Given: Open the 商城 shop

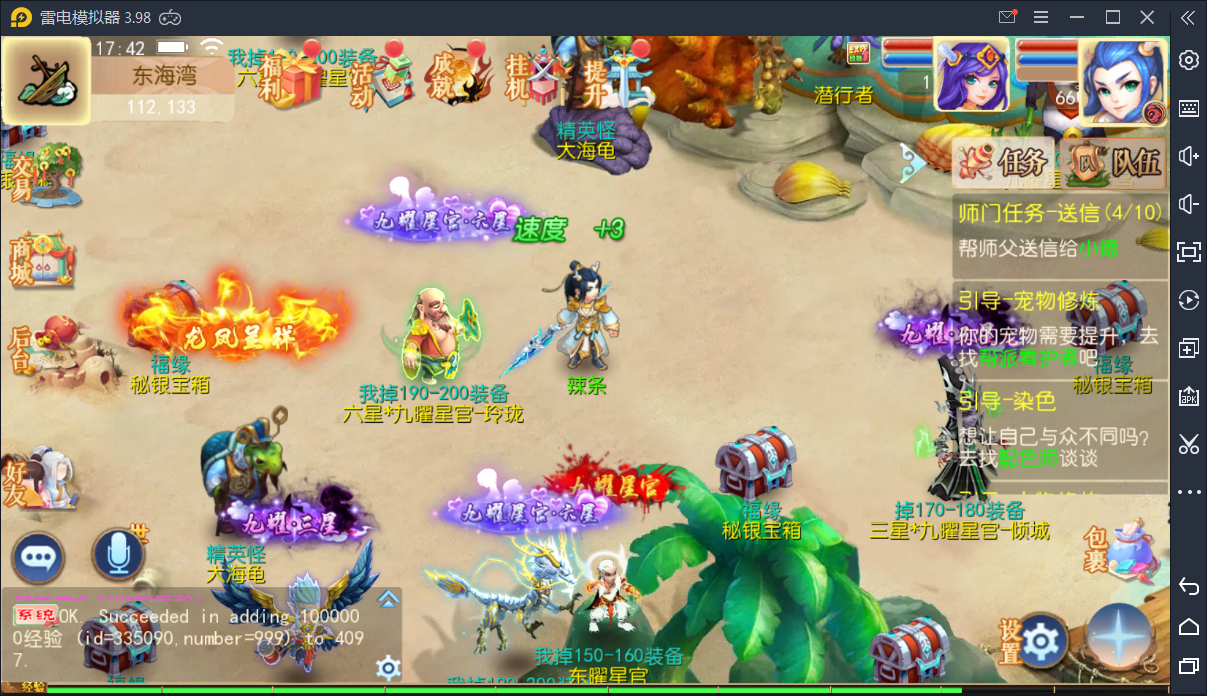Looking at the screenshot, I should pos(36,260).
